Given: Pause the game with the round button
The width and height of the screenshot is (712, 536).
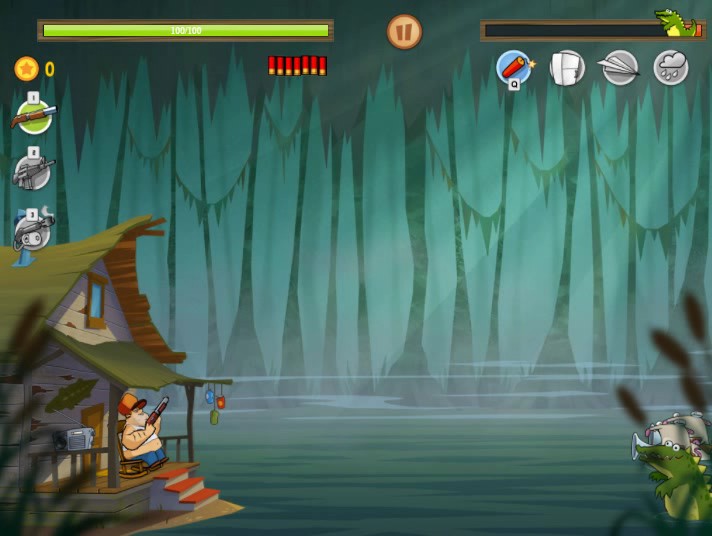Looking at the screenshot, I should (404, 32).
